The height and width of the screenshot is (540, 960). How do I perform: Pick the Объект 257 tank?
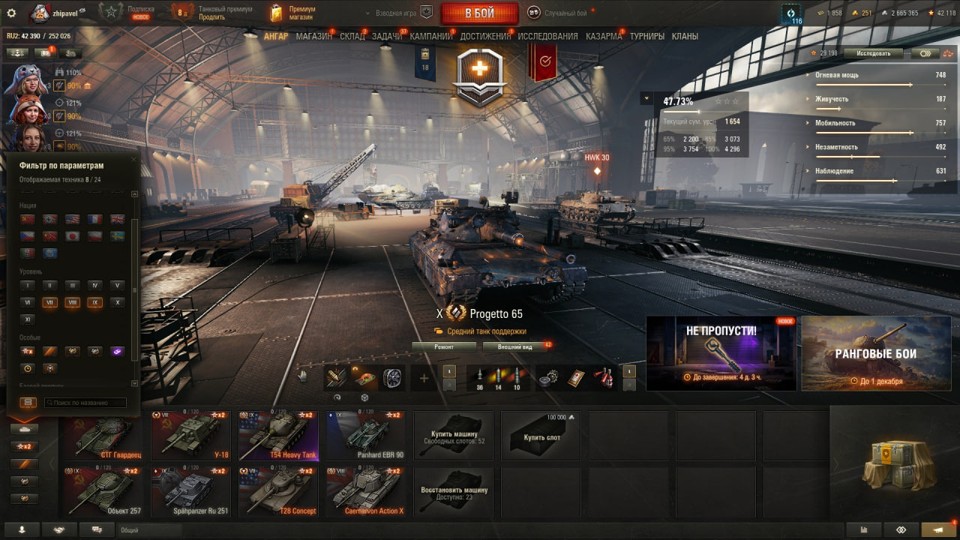102,490
